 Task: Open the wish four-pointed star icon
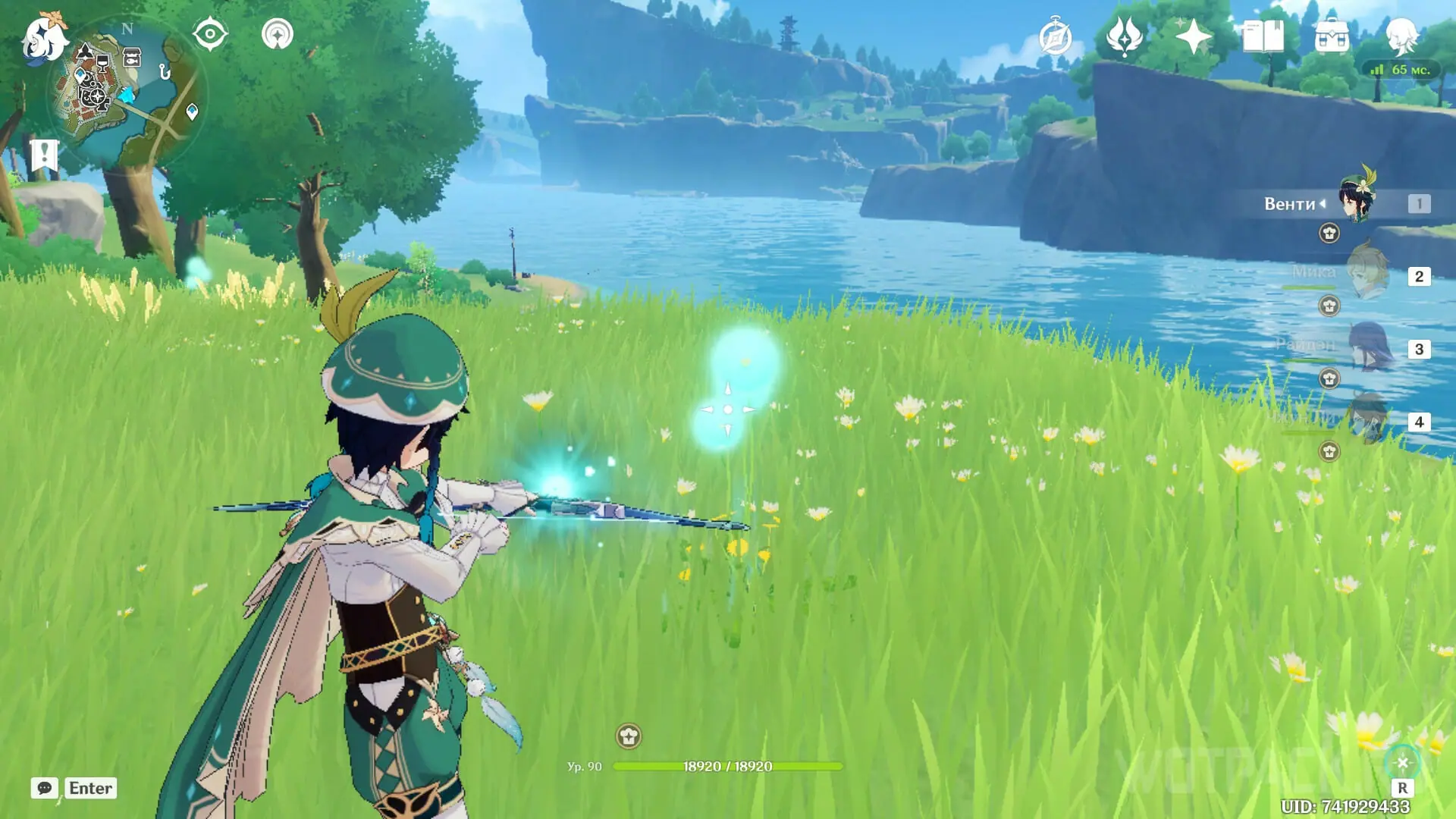point(1193,36)
